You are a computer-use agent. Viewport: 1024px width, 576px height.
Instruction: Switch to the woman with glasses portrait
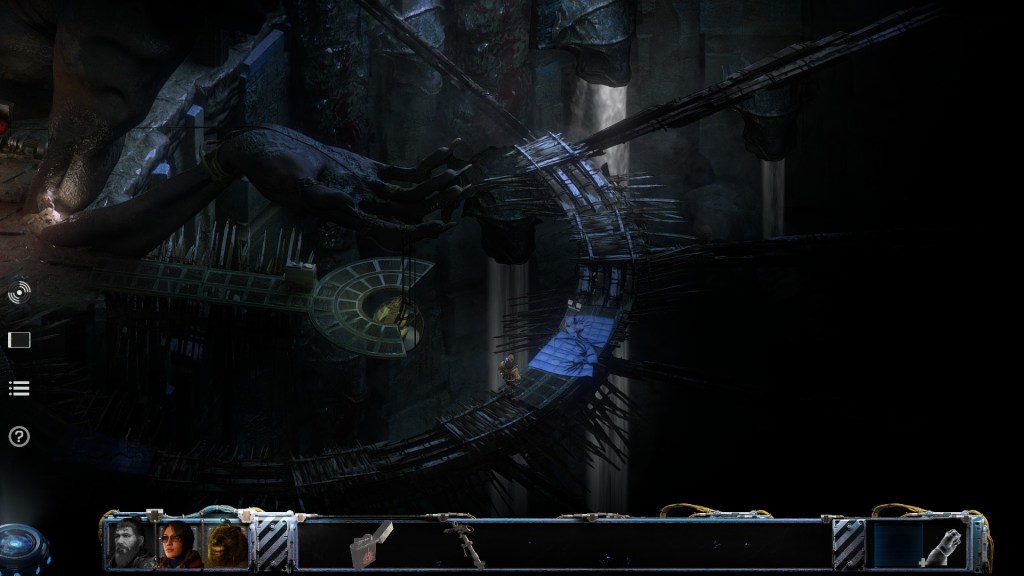[179, 544]
